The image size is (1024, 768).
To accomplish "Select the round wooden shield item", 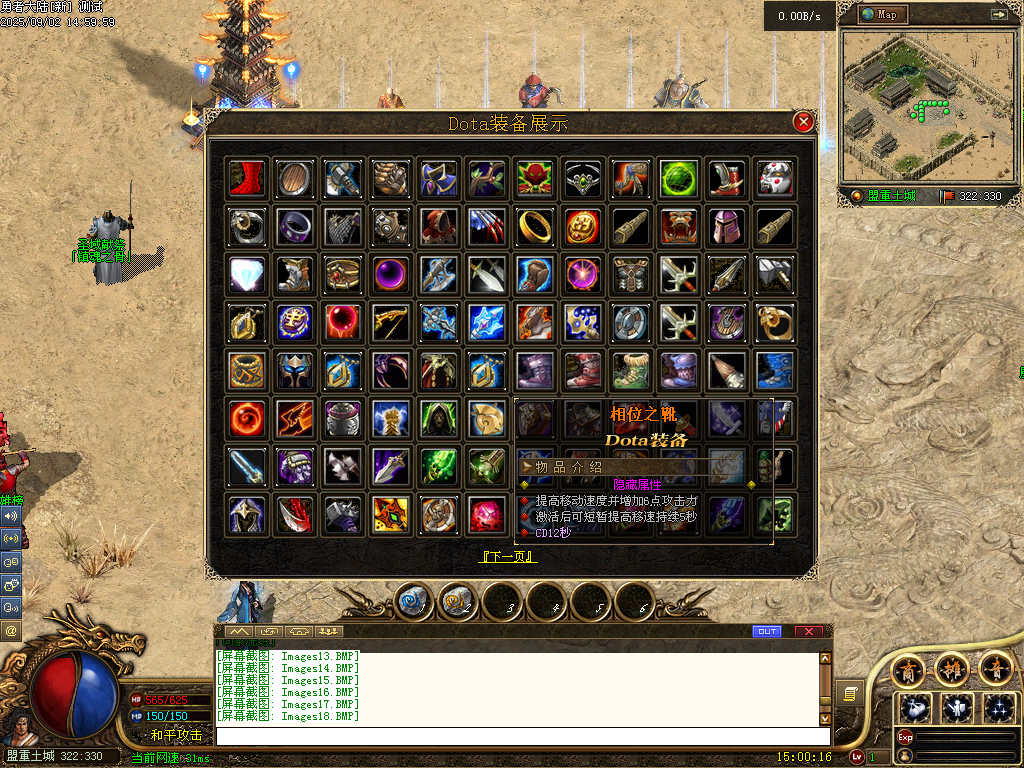I will point(295,179).
